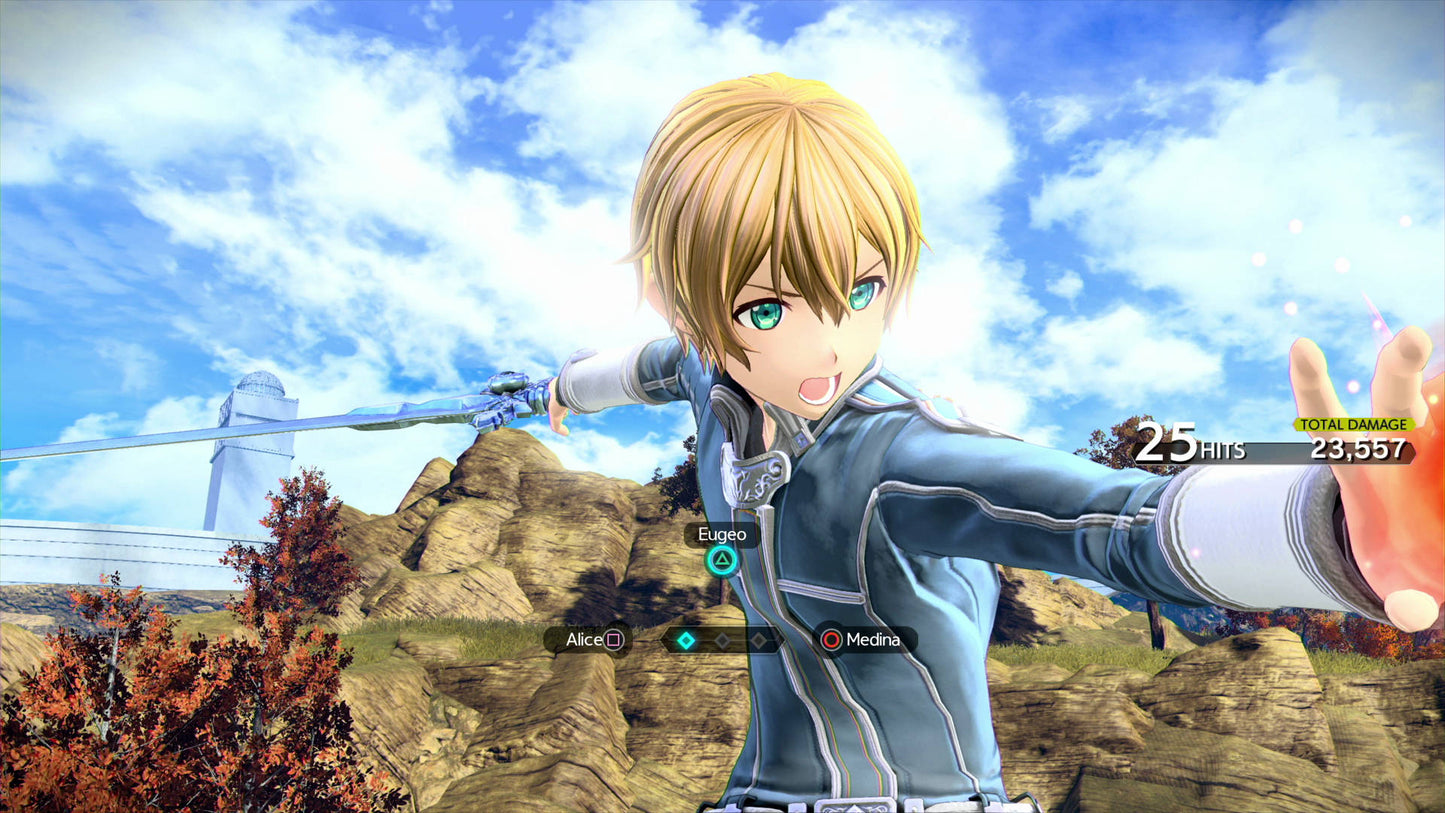Click the 23,557 damage value
Screen dimensions: 1445x813
pyautogui.click(x=1356, y=450)
